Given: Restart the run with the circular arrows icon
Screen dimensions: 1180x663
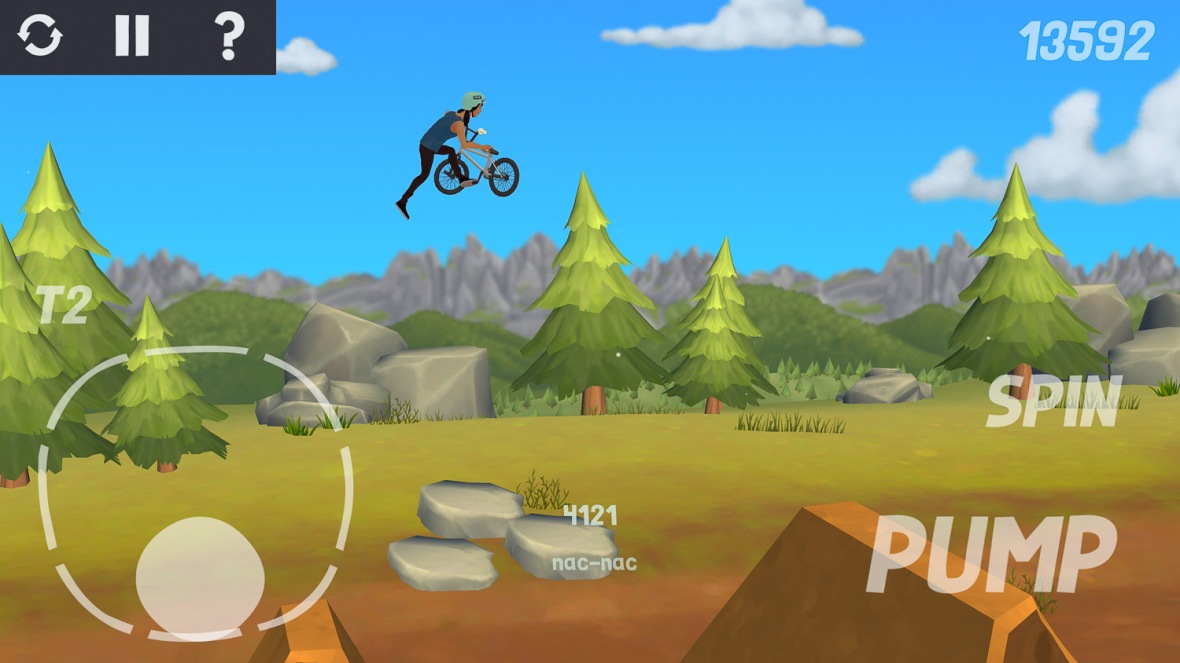Looking at the screenshot, I should (x=40, y=36).
